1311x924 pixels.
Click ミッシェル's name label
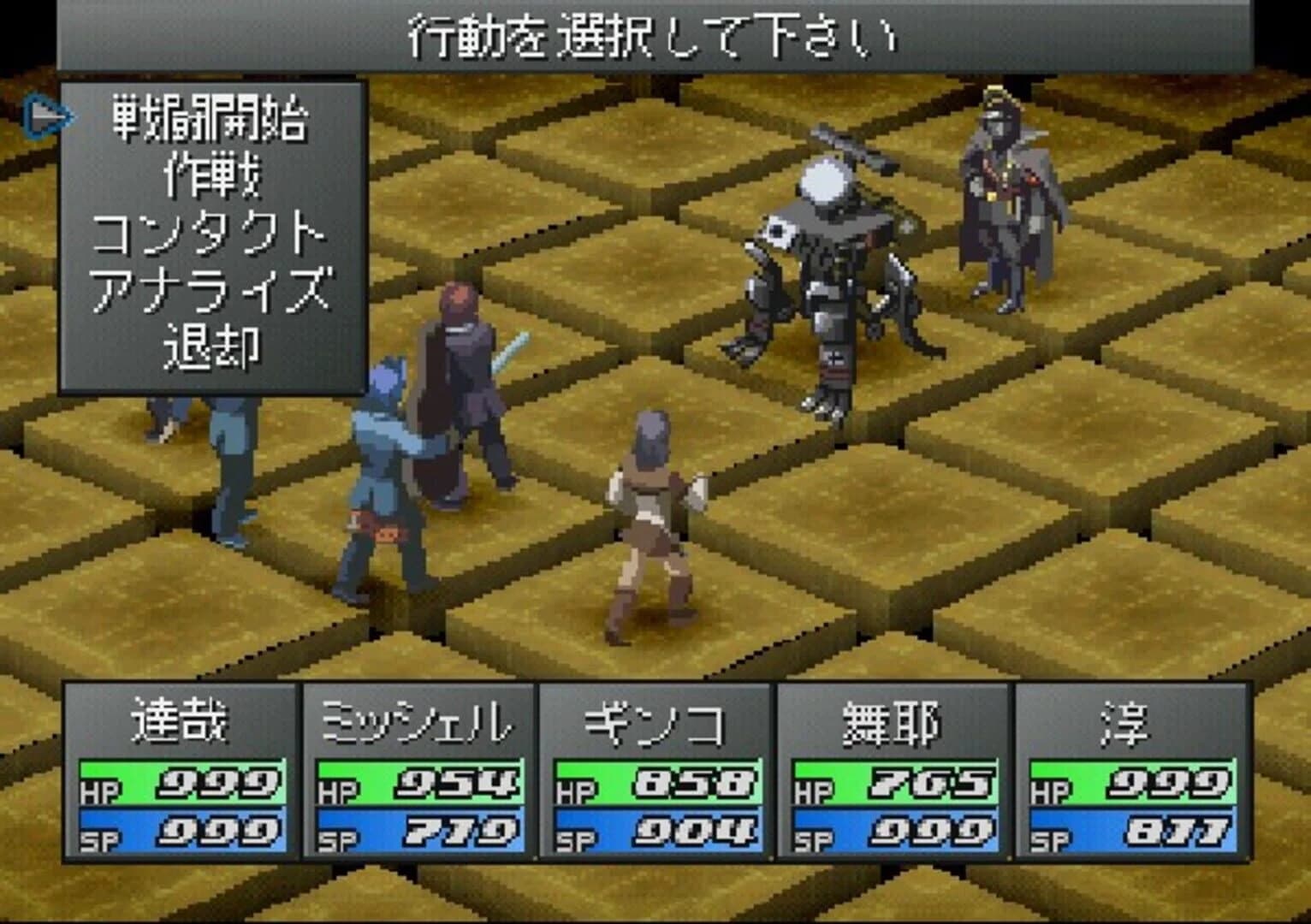coord(419,723)
